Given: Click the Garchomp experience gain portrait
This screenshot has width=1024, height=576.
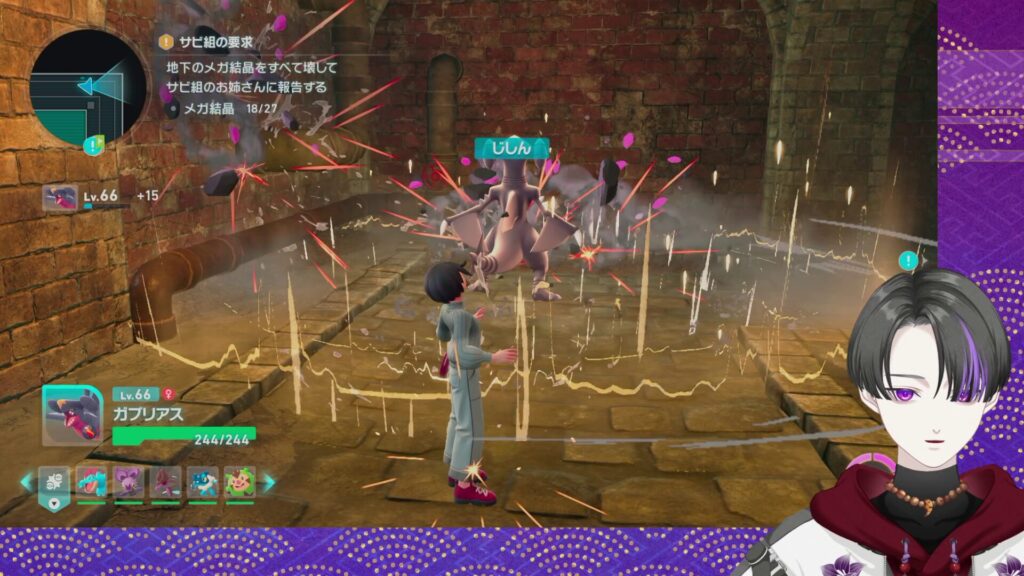Looking at the screenshot, I should pyautogui.click(x=60, y=197).
